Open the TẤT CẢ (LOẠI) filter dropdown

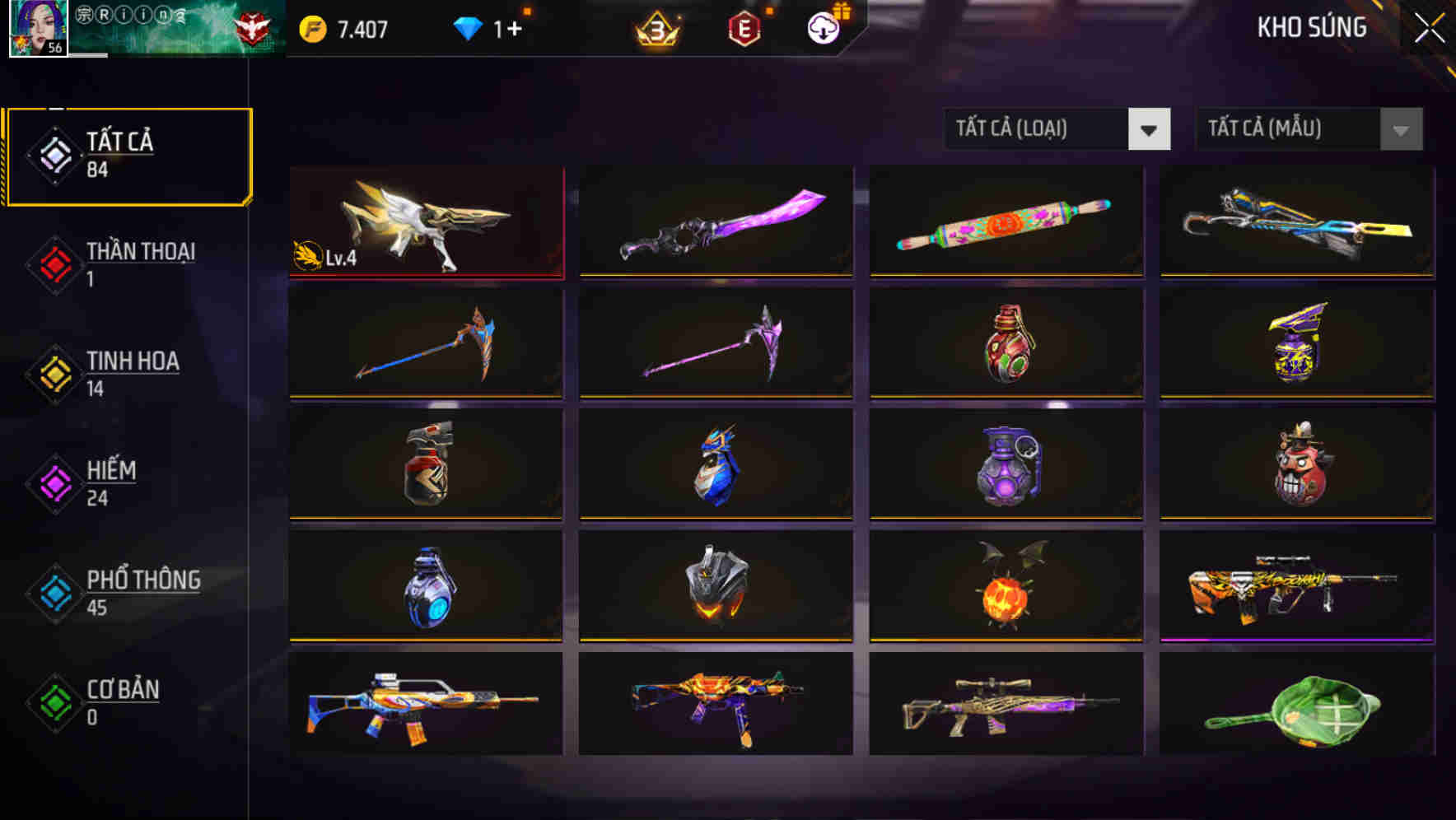click(x=1058, y=129)
